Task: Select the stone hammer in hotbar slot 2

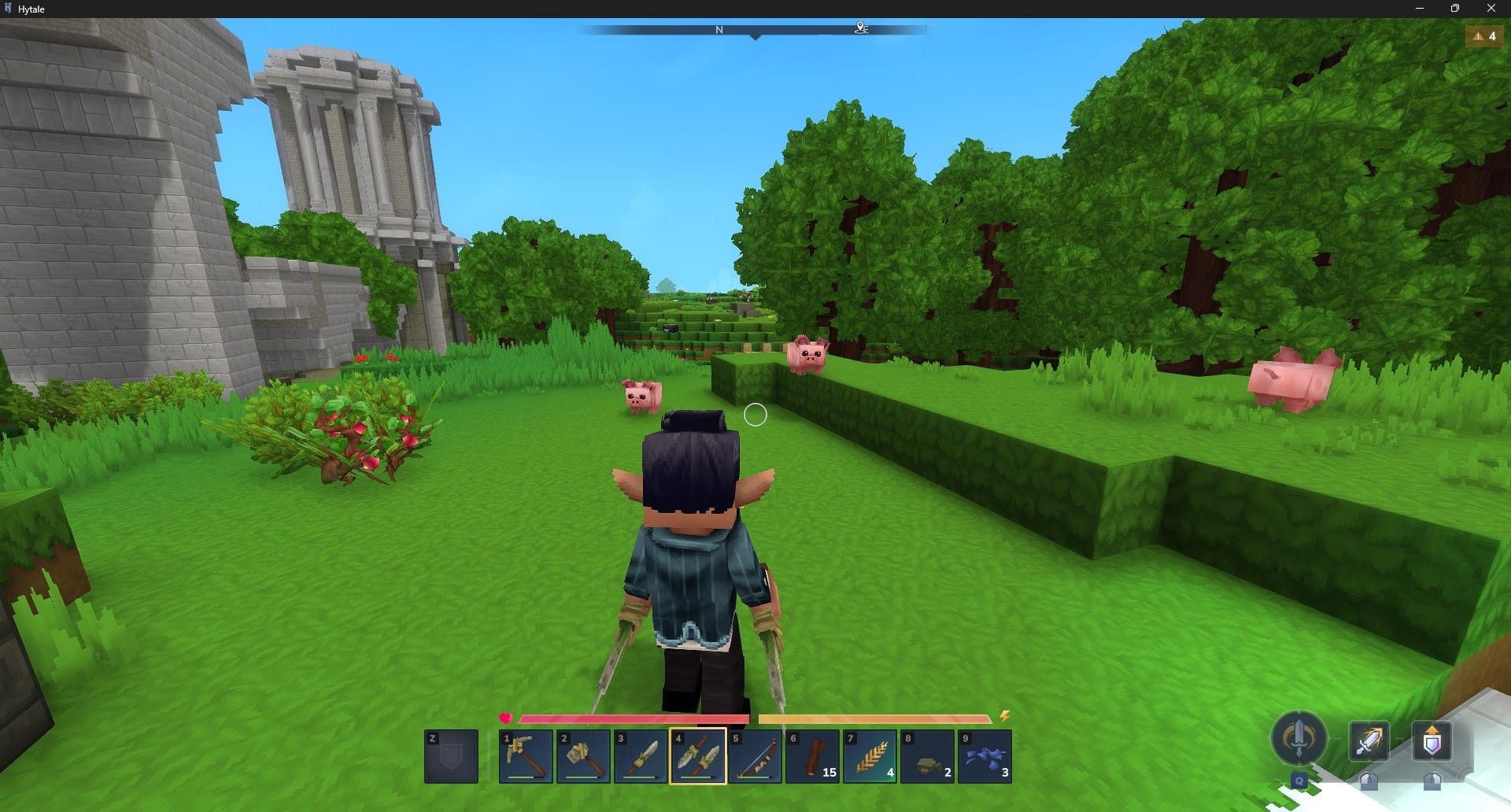Action: [x=584, y=755]
